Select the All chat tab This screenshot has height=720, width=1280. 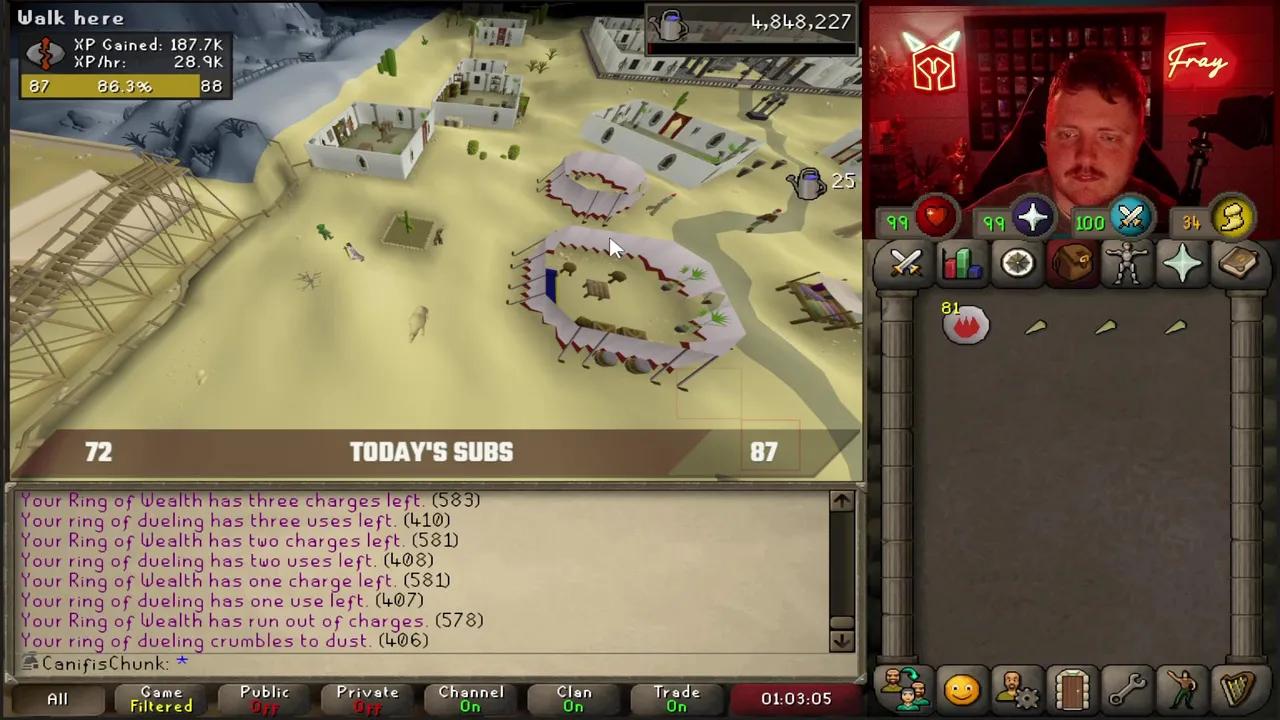(57, 698)
